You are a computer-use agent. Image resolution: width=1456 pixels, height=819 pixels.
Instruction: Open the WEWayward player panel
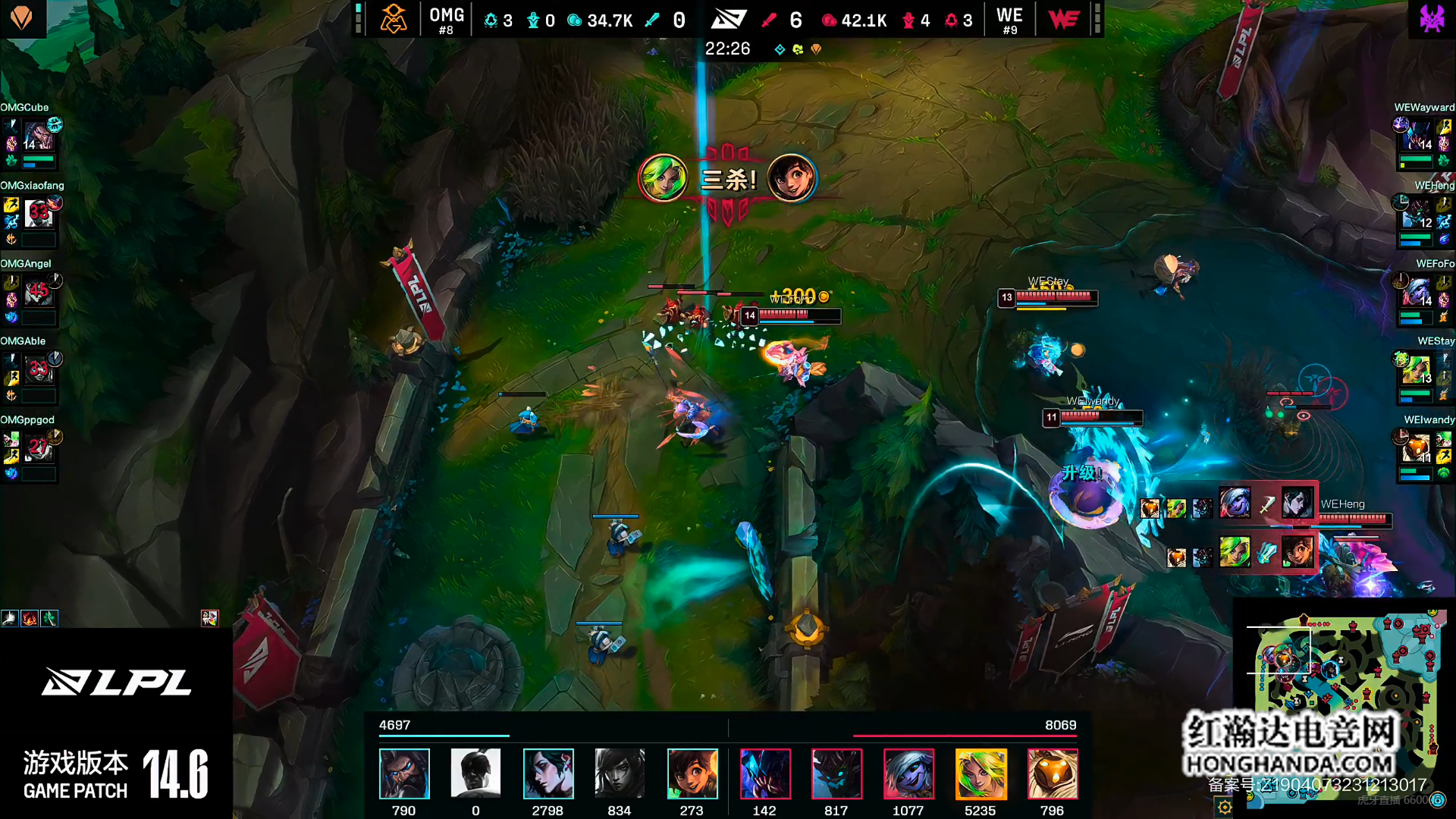[1423, 138]
